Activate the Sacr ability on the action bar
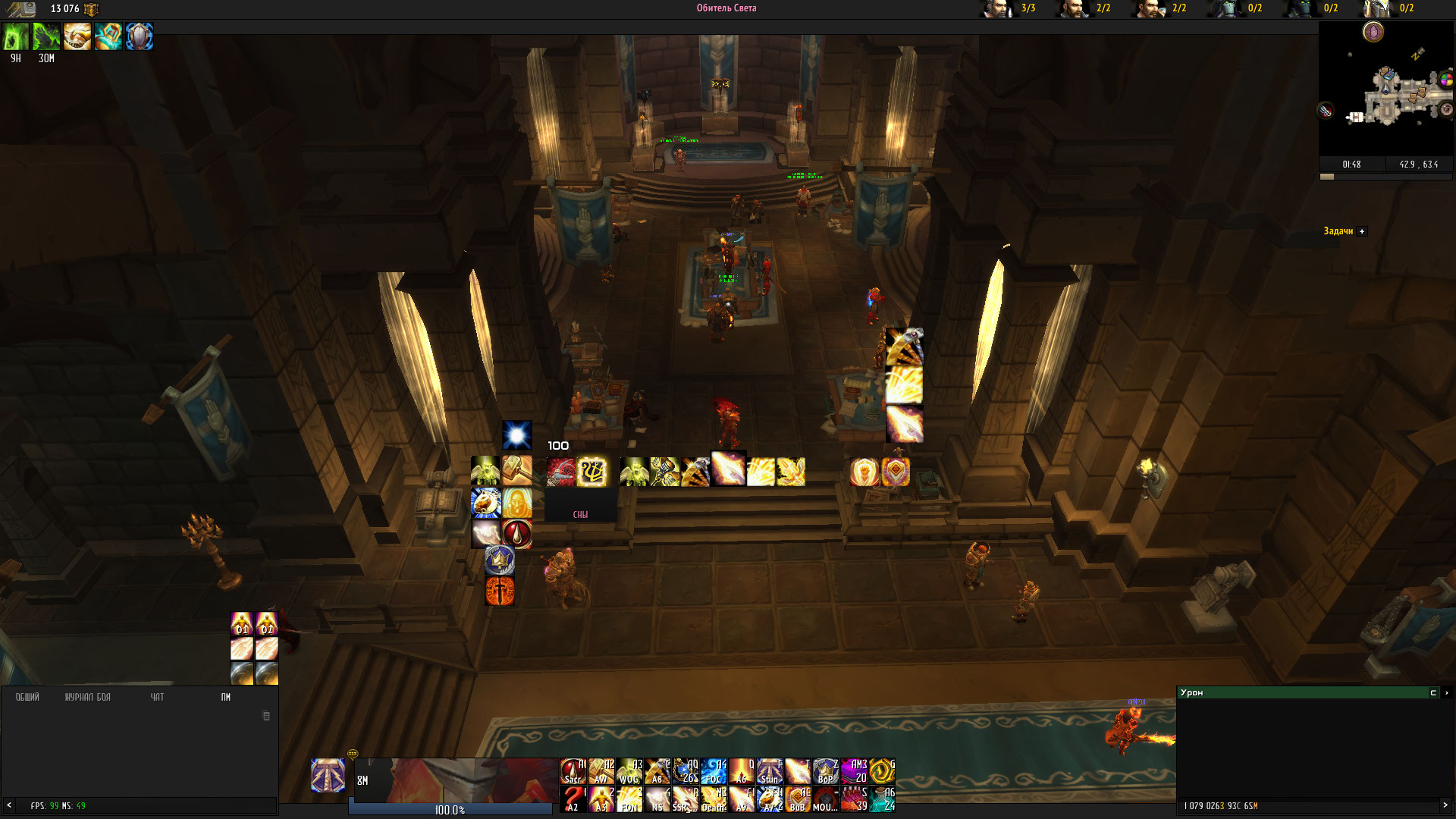The image size is (1456, 819). (x=573, y=771)
